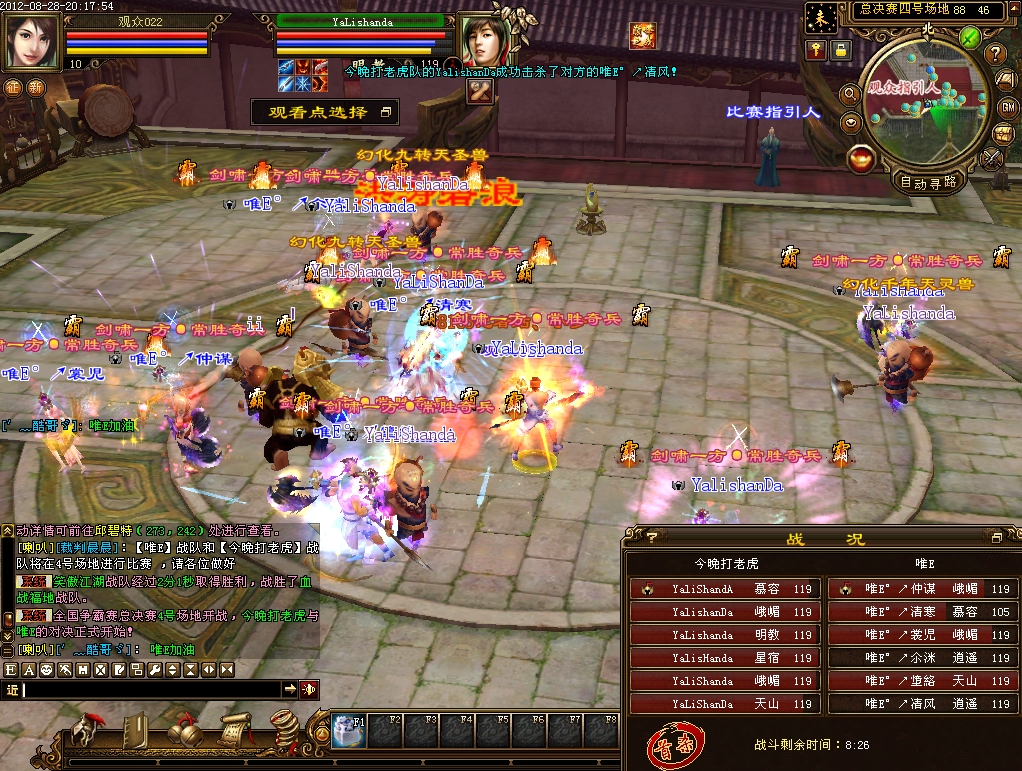This screenshot has width=1022, height=771.
Task: Click the yellow padlock icon
Action: (842, 49)
